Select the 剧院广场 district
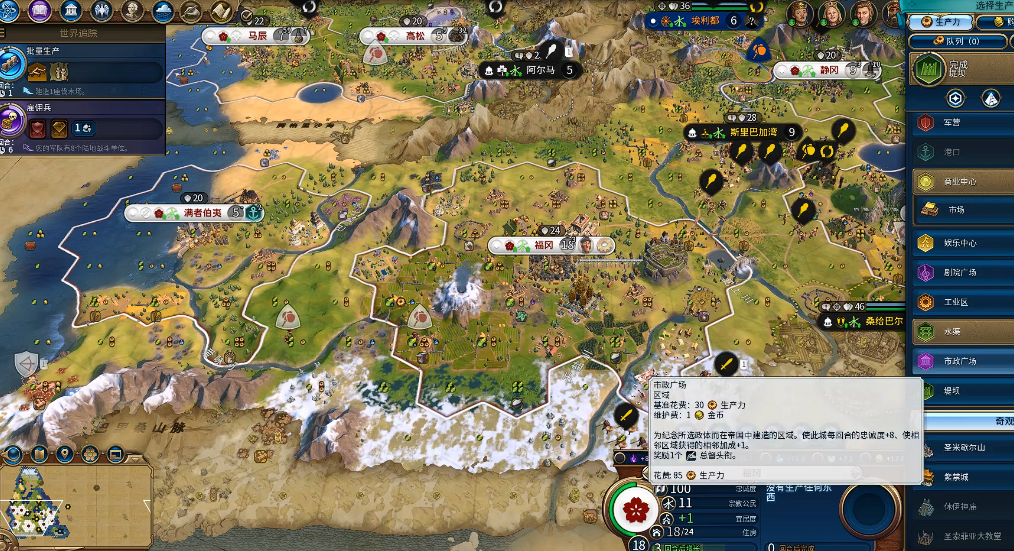The height and width of the screenshot is (551, 1014). (960, 272)
